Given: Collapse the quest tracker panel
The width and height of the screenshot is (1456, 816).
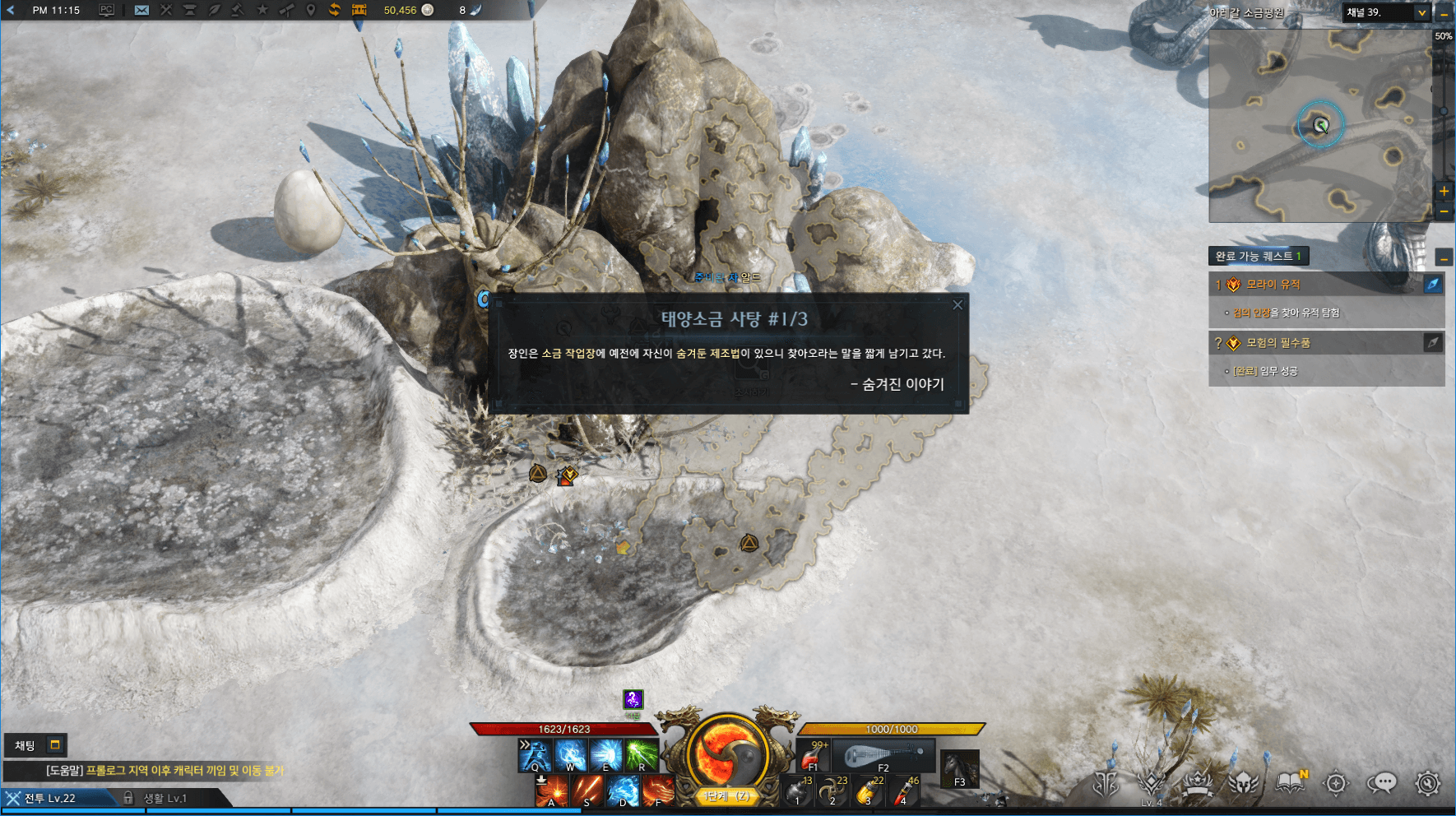Looking at the screenshot, I should tap(1444, 257).
